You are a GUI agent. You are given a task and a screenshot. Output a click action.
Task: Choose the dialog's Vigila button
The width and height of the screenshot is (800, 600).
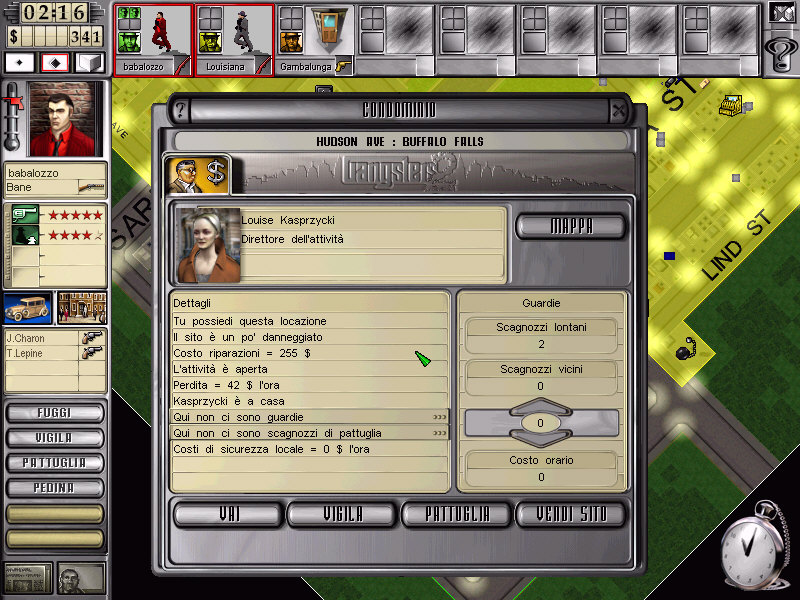[342, 514]
